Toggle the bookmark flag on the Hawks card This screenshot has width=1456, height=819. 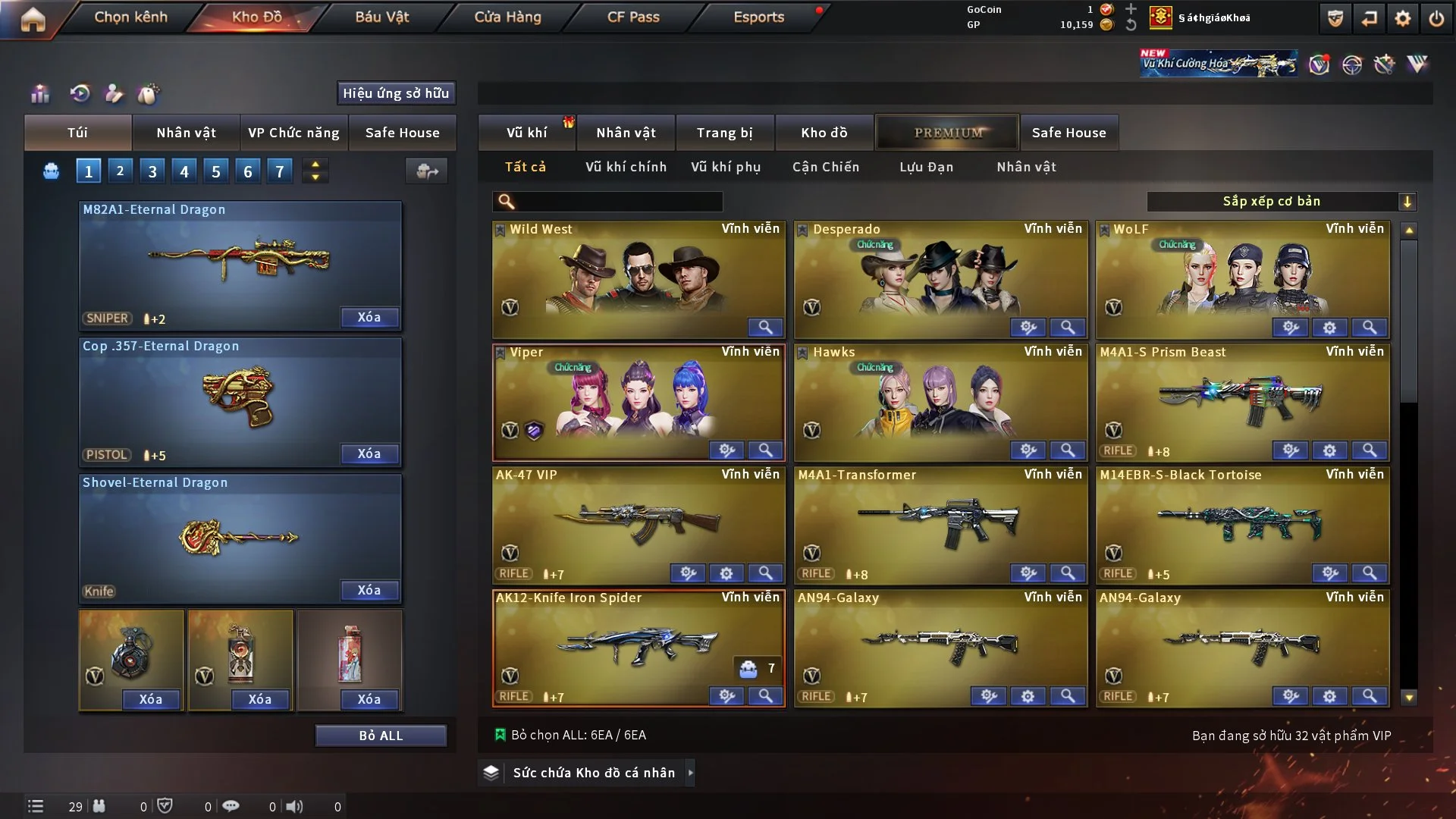click(803, 352)
